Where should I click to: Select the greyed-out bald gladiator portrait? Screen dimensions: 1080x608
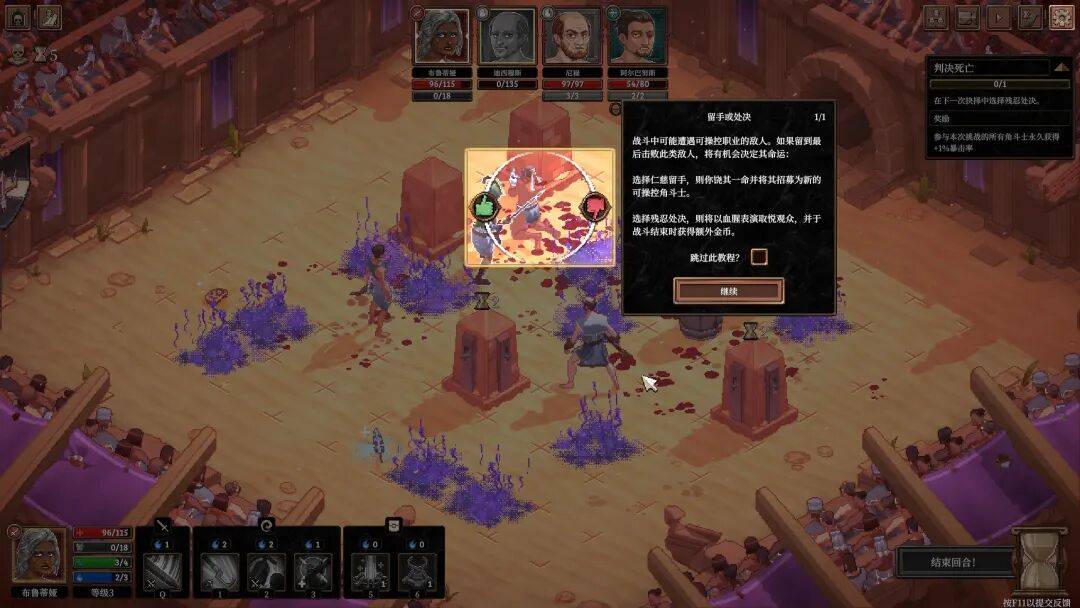(x=507, y=37)
